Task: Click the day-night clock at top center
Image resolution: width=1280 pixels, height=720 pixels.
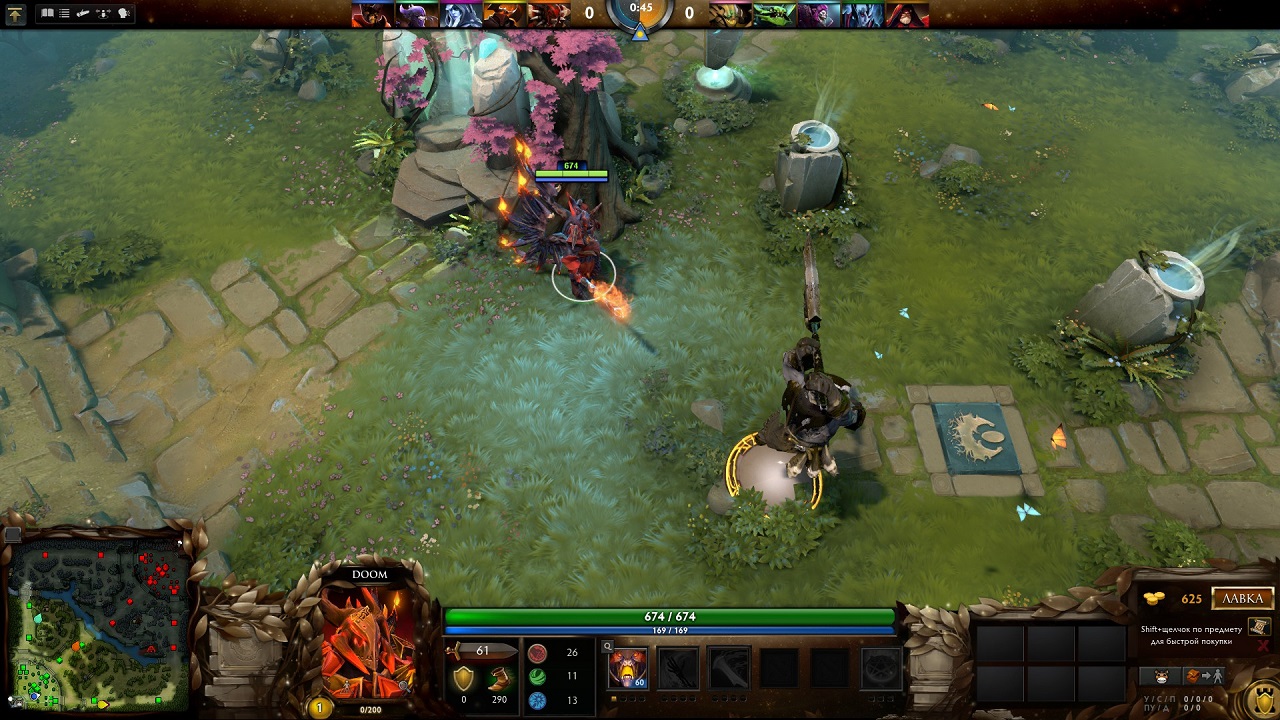Action: point(639,14)
